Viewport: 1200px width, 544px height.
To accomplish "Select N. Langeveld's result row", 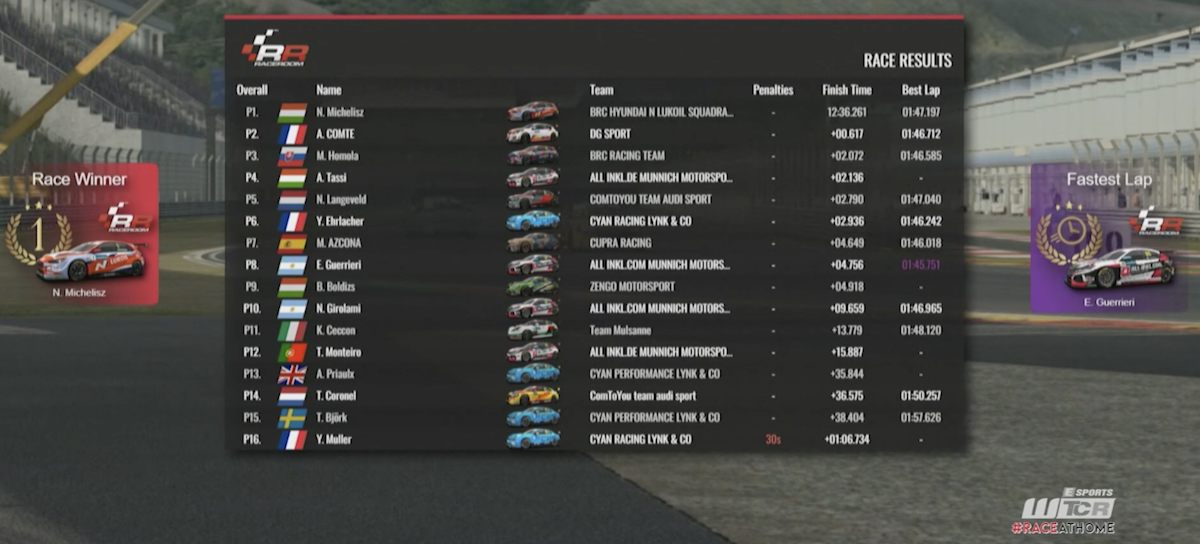I will point(595,200).
